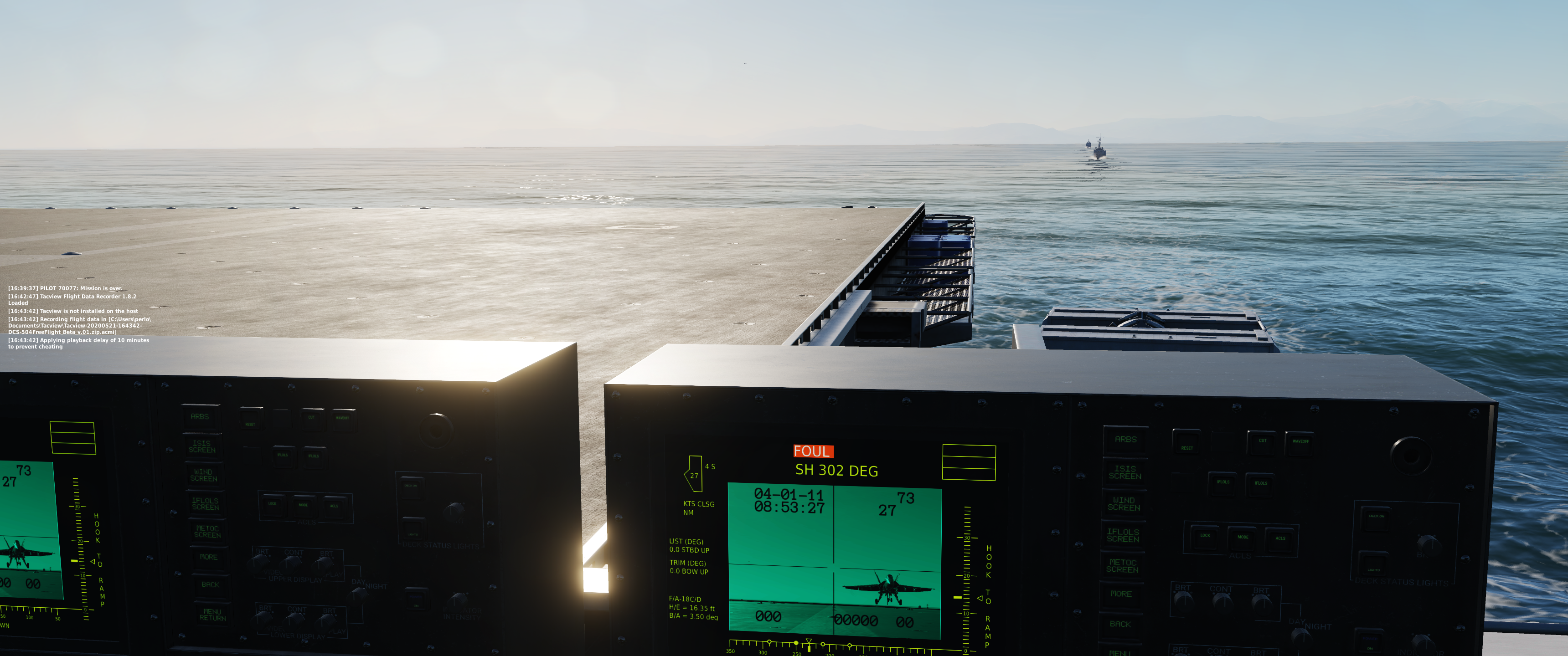Screen dimensions: 1568x656
Task: Click MORE on the right LSO console
Action: point(1120,594)
